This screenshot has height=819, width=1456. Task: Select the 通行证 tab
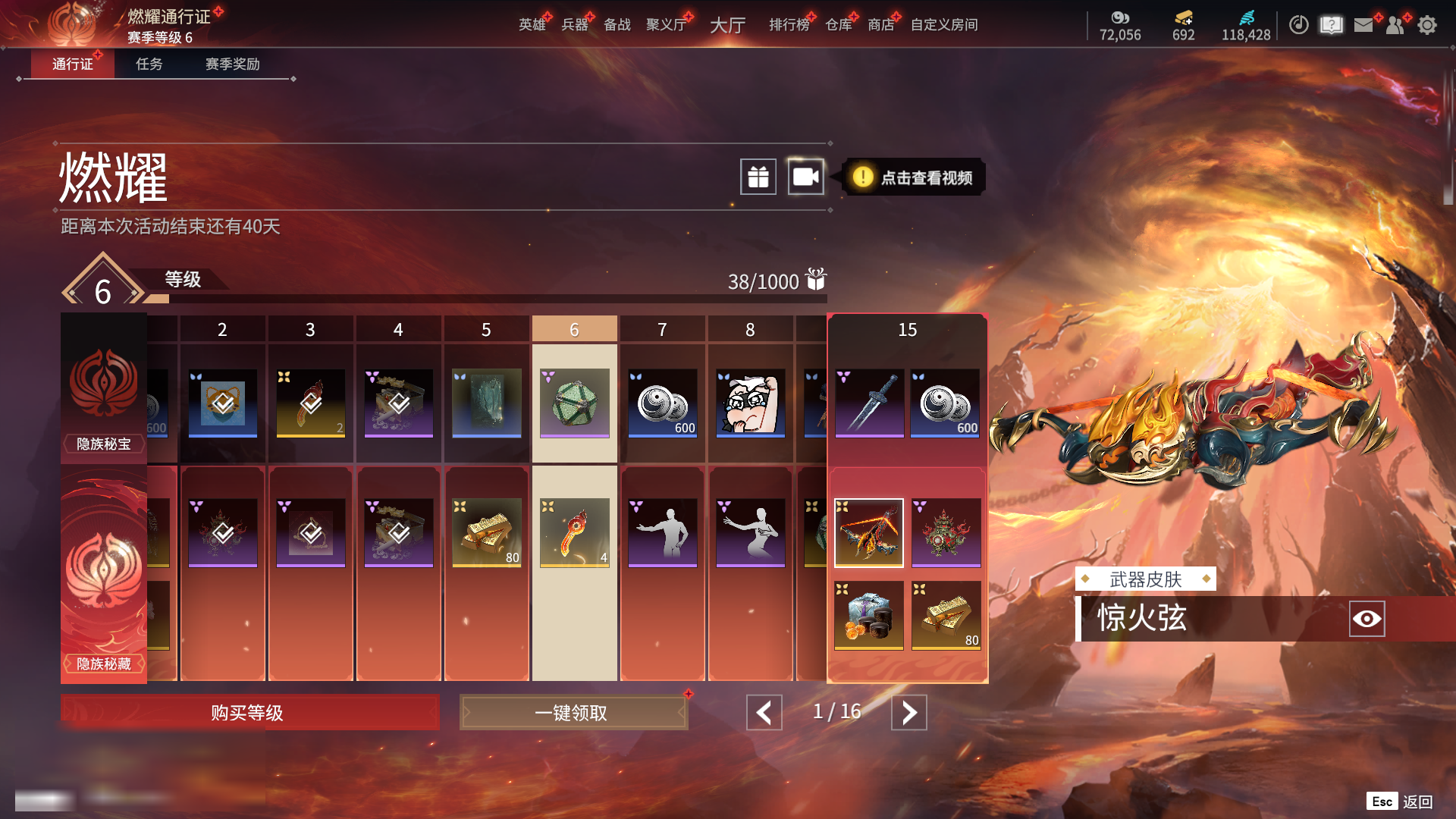pyautogui.click(x=72, y=64)
